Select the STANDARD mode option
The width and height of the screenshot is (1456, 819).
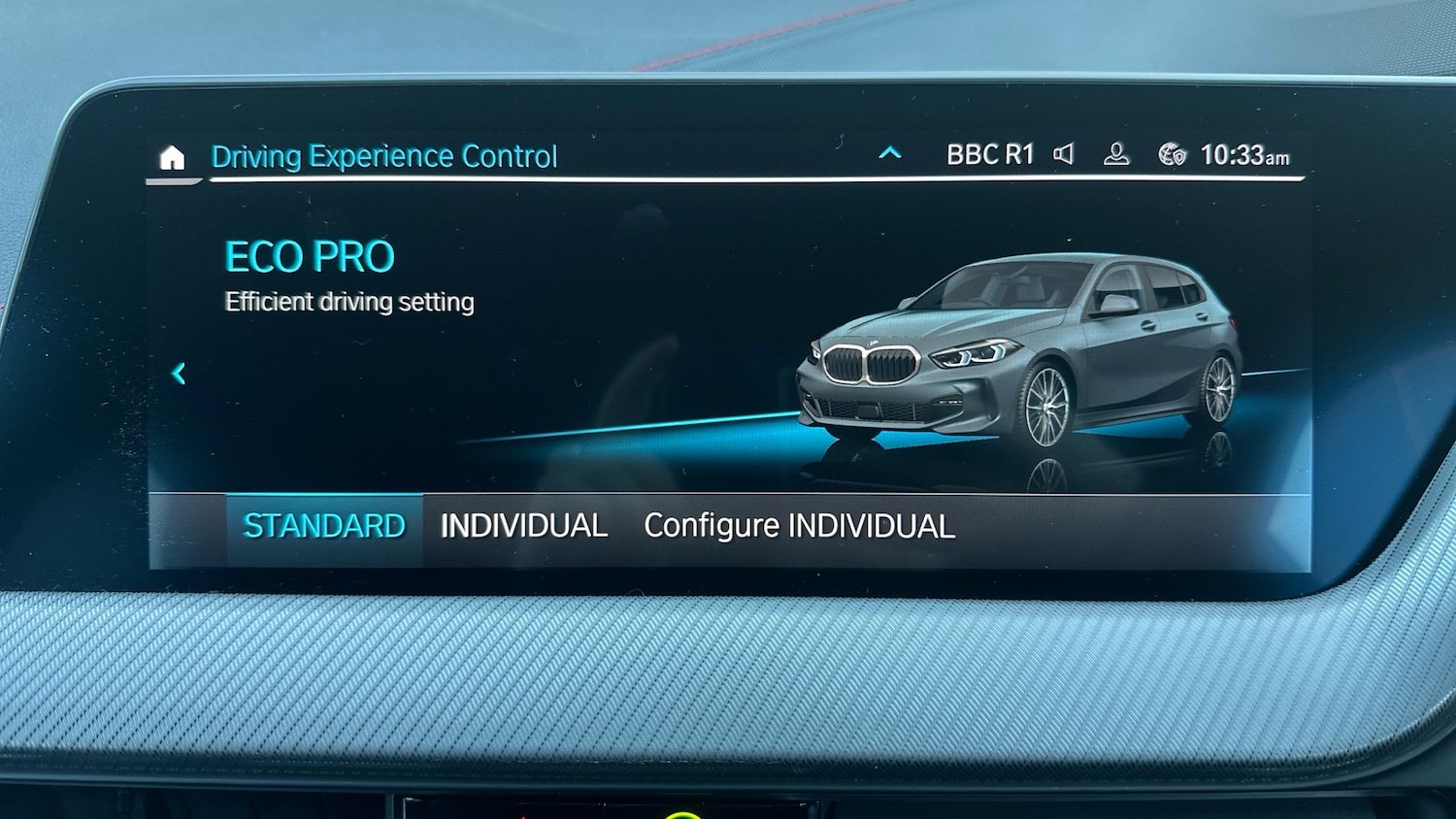coord(325,525)
